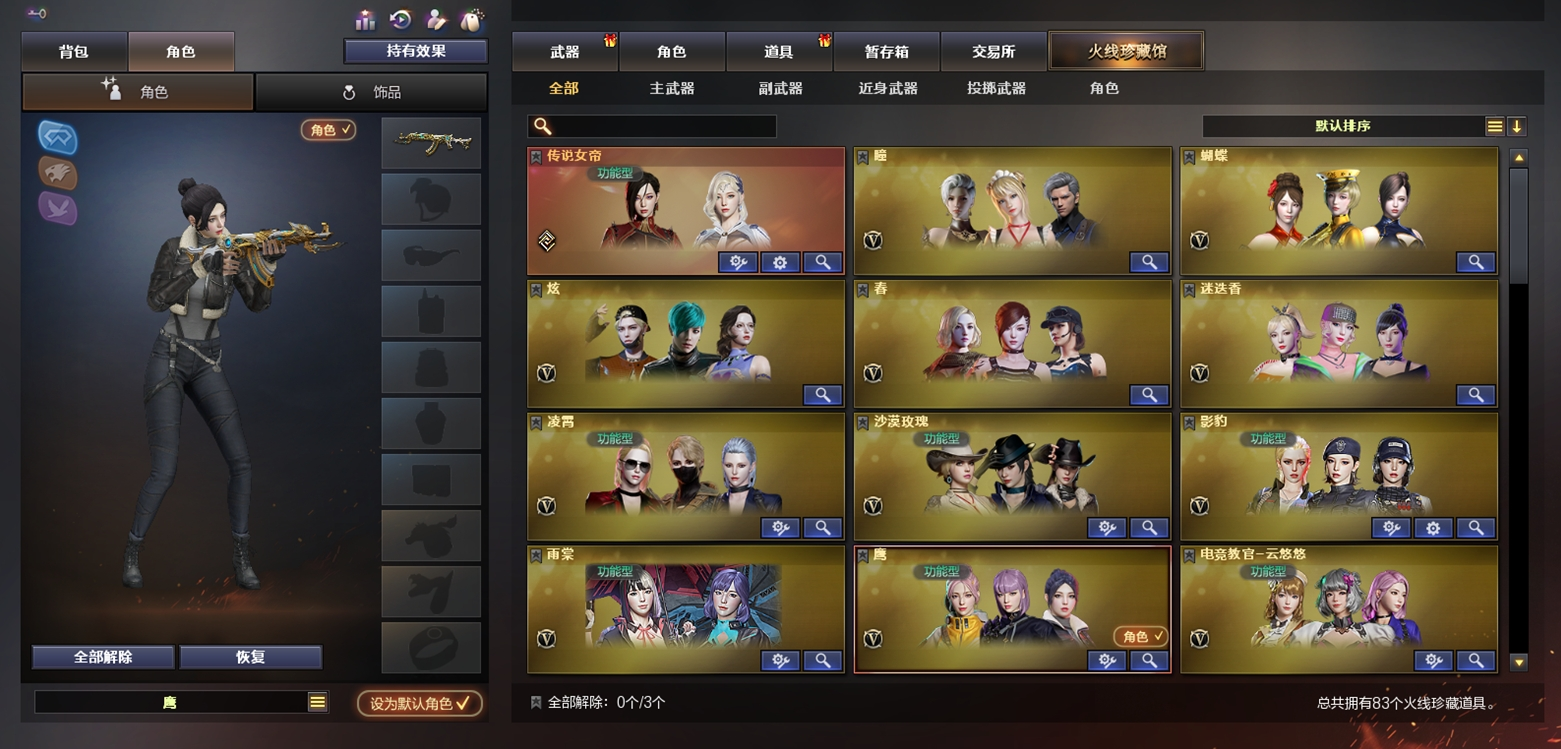Switch to the 交易所 tab
1561x749 pixels.
coord(994,50)
